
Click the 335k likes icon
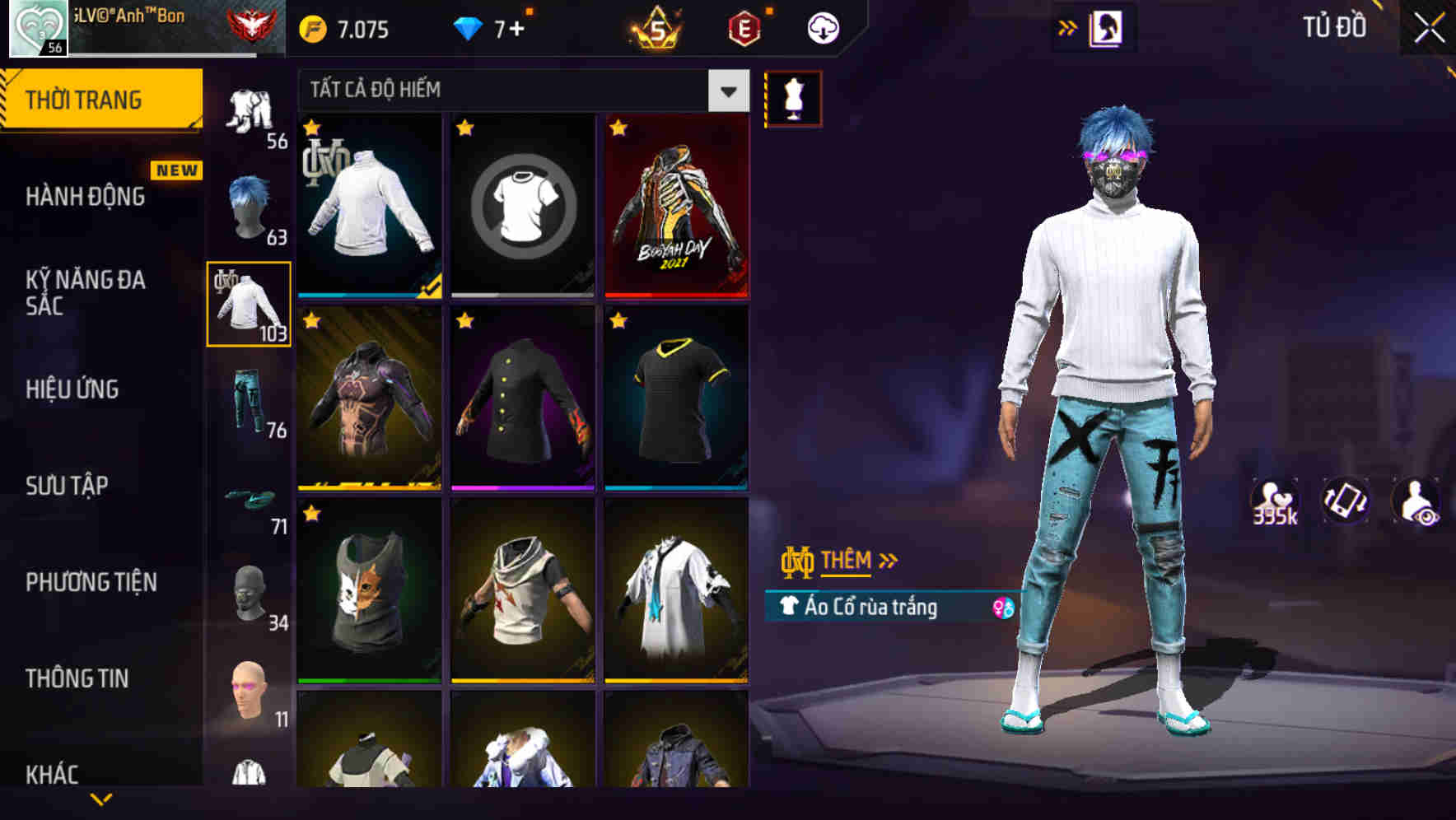1273,501
